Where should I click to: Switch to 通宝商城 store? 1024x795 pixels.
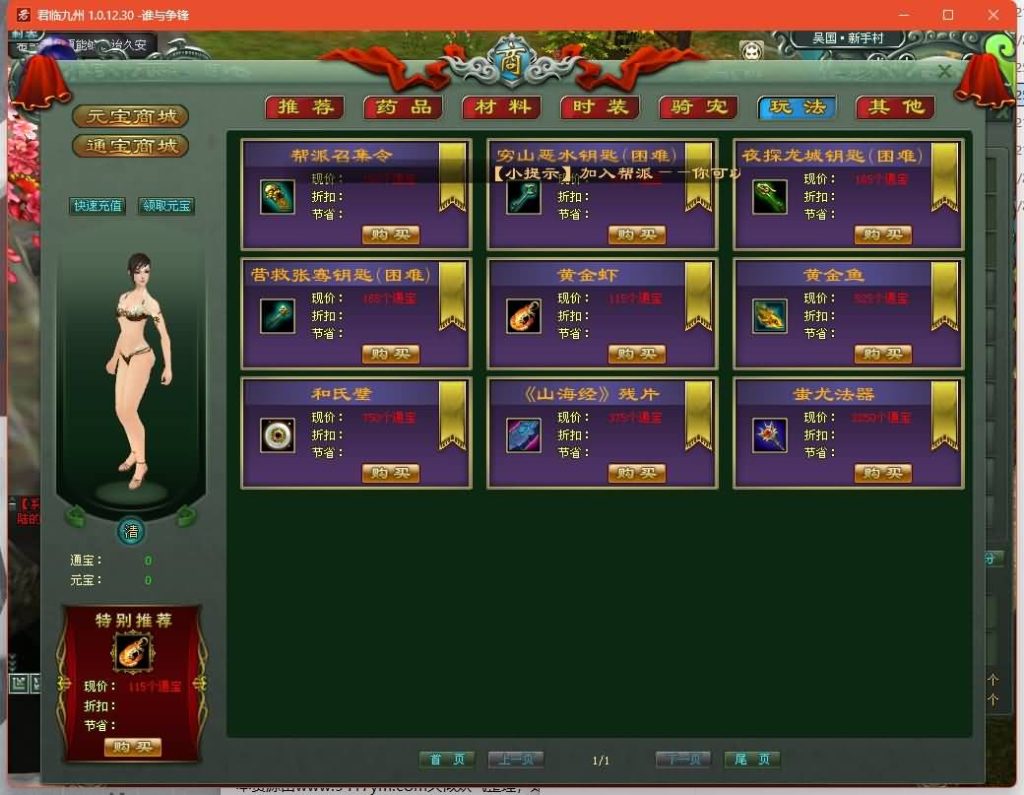click(x=130, y=146)
